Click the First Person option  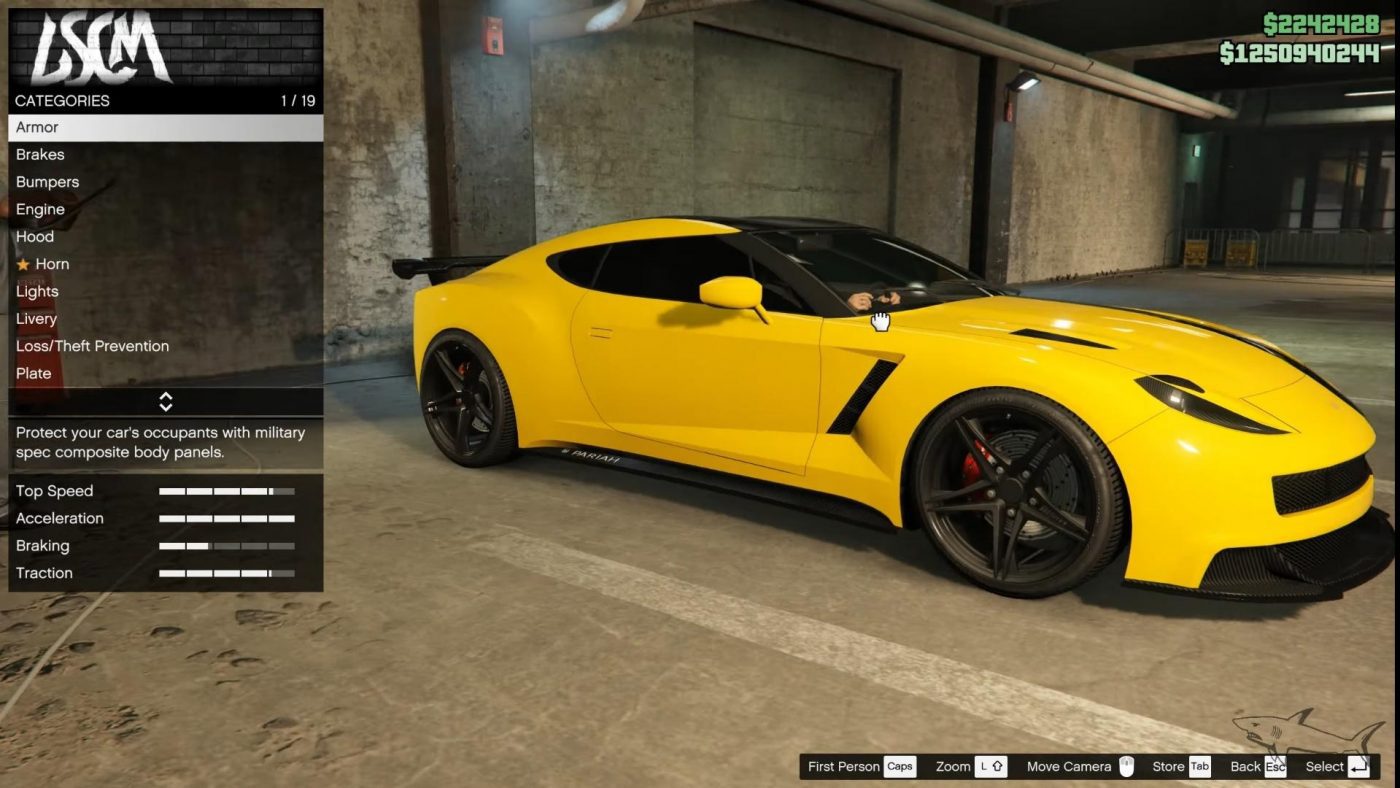tap(843, 766)
